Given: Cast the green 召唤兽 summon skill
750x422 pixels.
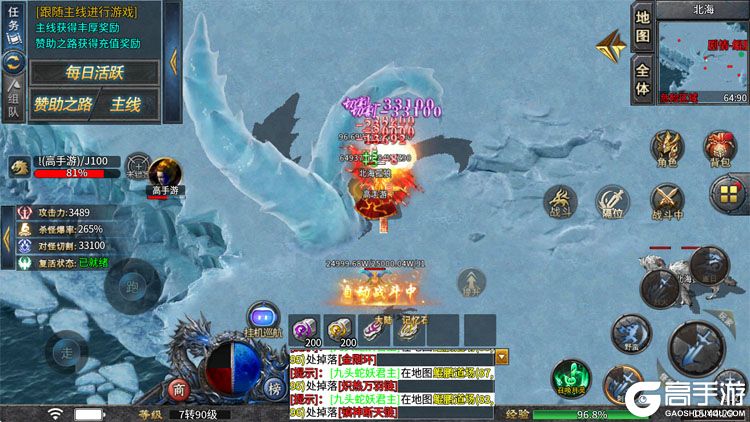Looking at the screenshot, I should (569, 378).
